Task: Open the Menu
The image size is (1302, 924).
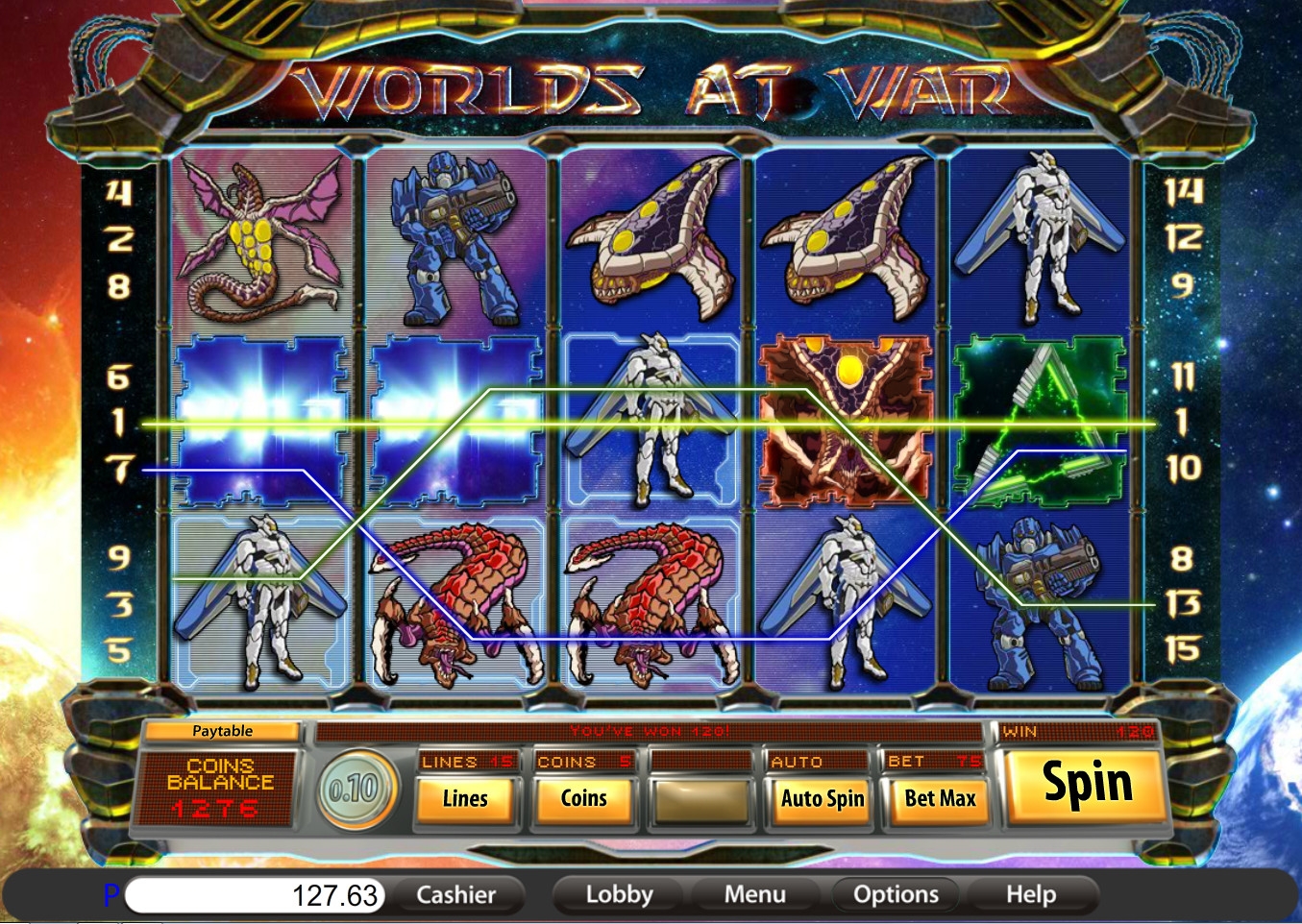Action: coord(754,895)
